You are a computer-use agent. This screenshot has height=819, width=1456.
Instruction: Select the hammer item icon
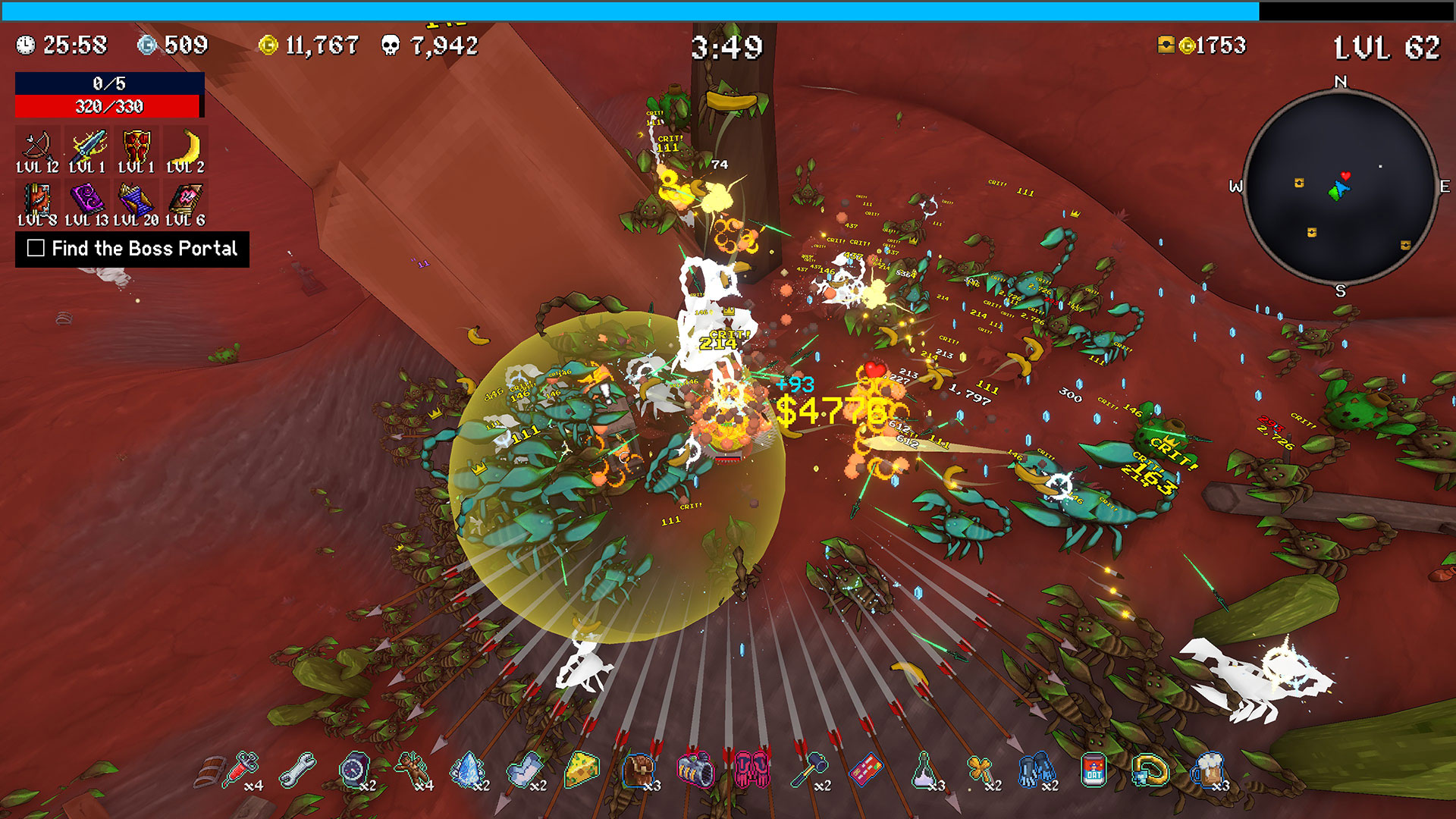(x=809, y=770)
